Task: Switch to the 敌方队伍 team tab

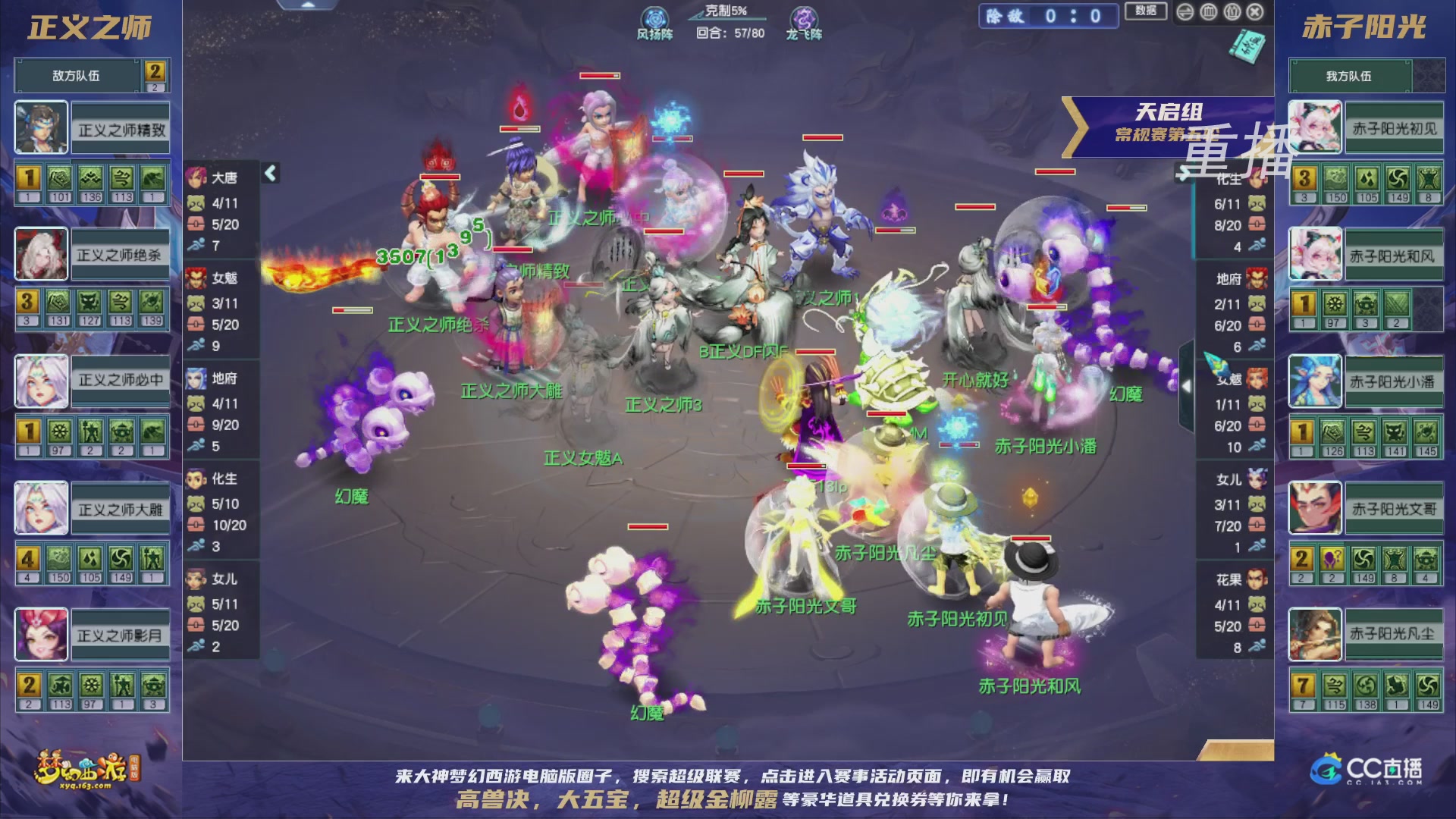Action: tap(76, 75)
